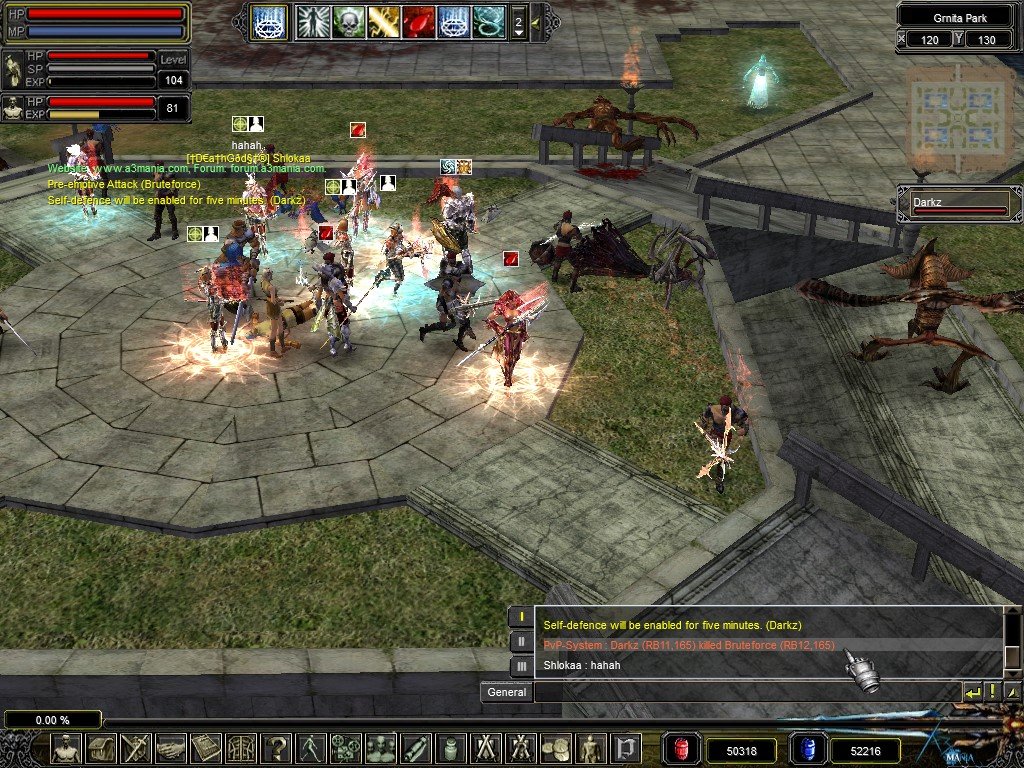This screenshot has height=768, width=1024.
Task: Activate the green skull skill
Action: [x=348, y=21]
